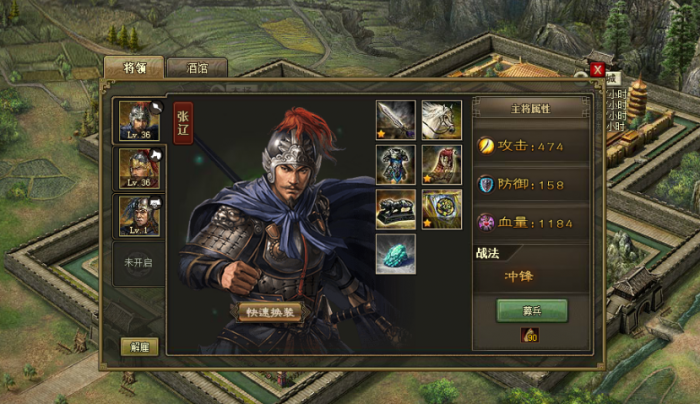Screen dimensions: 700x404
Task: Select the turquoise gem slot
Action: (396, 253)
